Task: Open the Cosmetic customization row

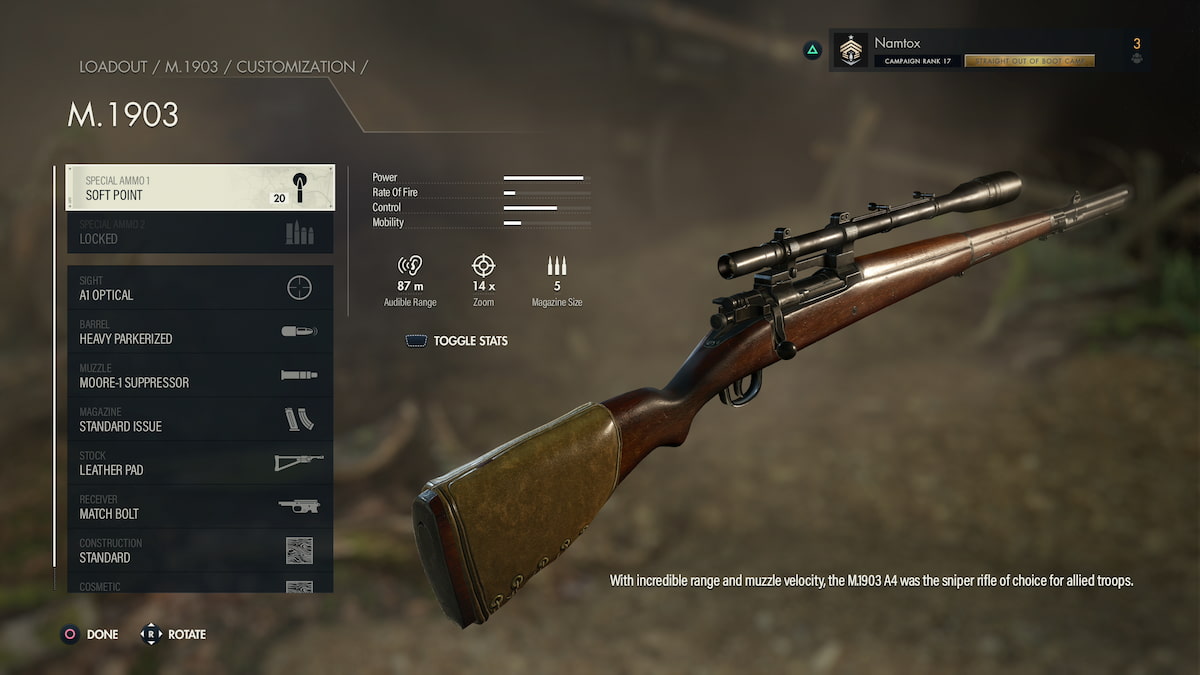Action: (200, 586)
